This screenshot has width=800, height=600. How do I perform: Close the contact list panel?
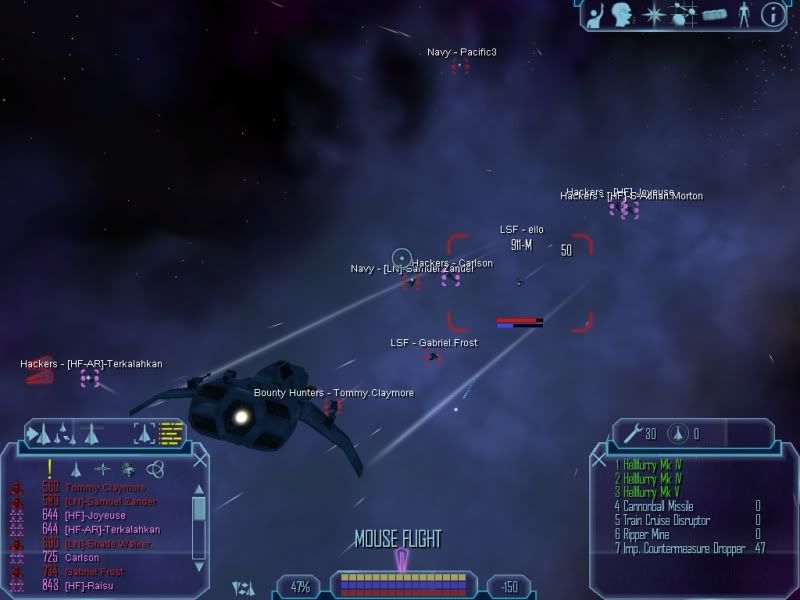[201, 459]
